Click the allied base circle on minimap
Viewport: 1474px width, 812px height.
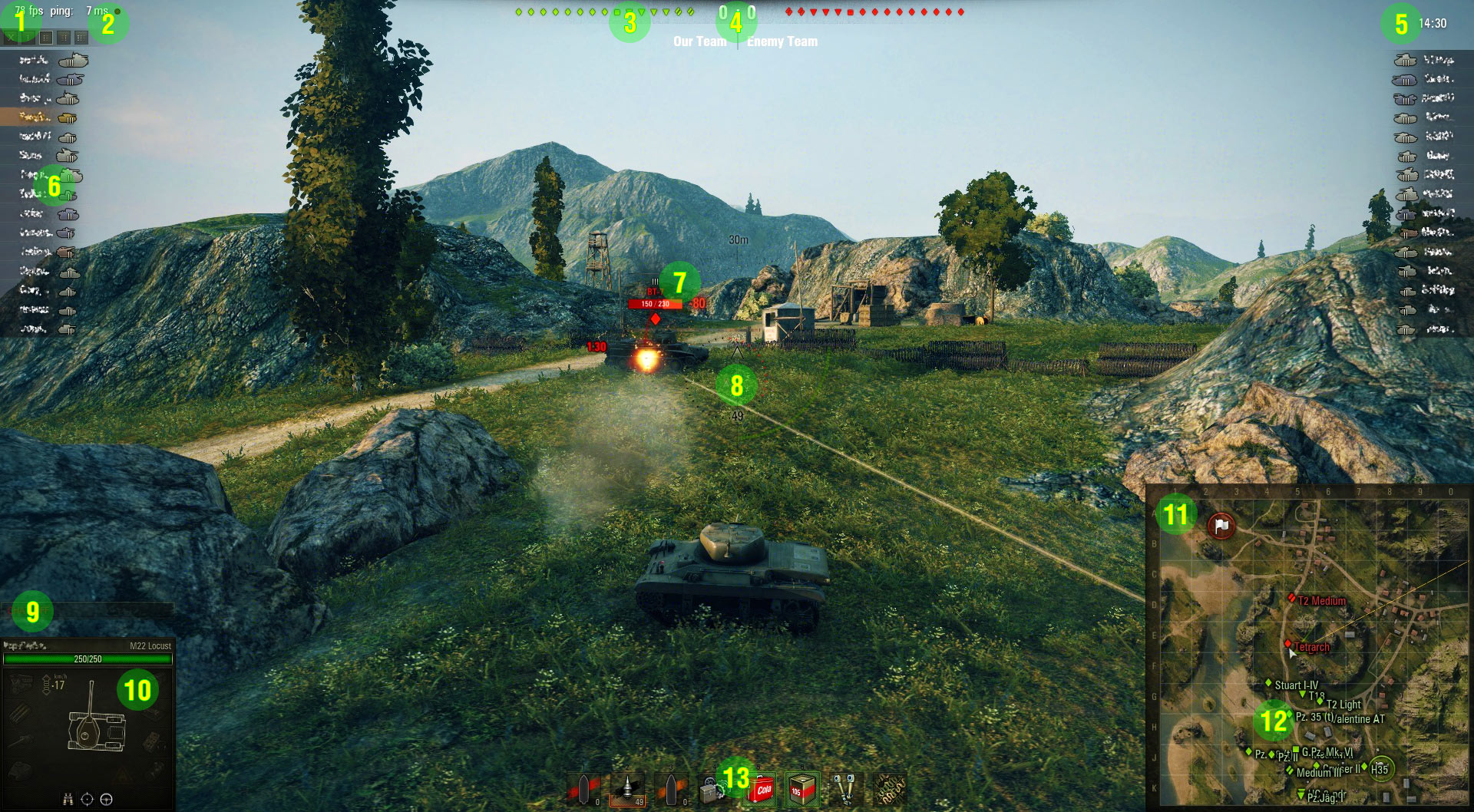coord(1380,769)
